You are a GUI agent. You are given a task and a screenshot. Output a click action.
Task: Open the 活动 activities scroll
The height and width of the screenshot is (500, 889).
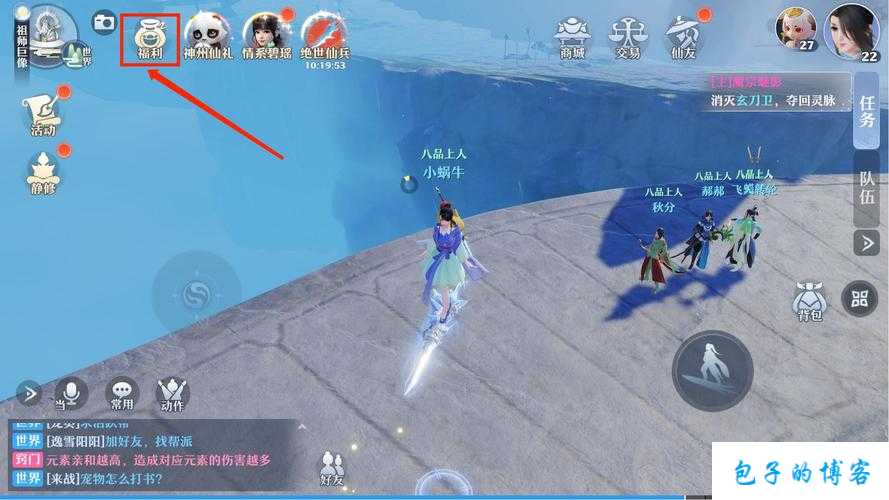[43, 110]
